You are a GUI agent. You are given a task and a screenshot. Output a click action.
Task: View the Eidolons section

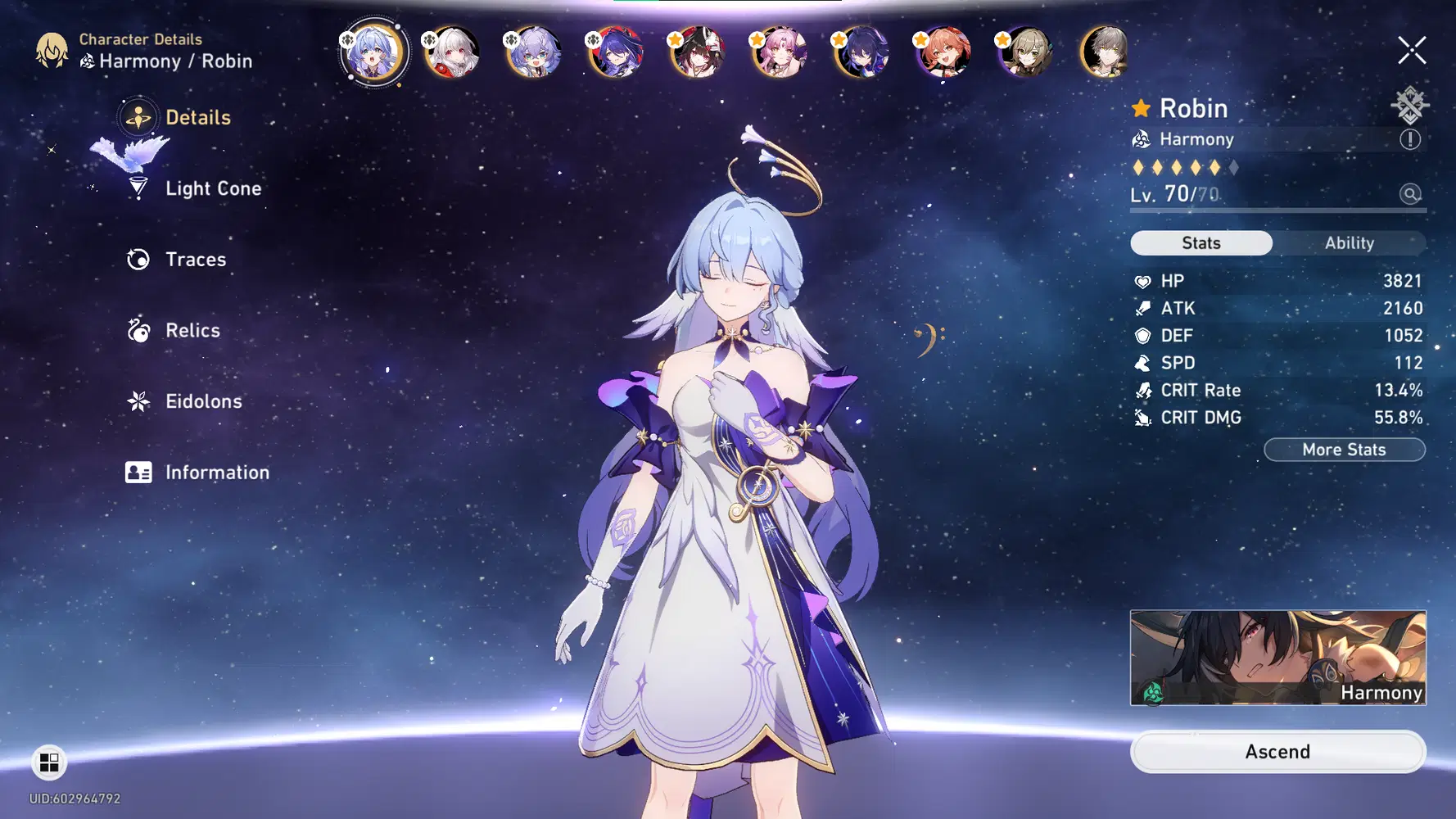pyautogui.click(x=202, y=401)
